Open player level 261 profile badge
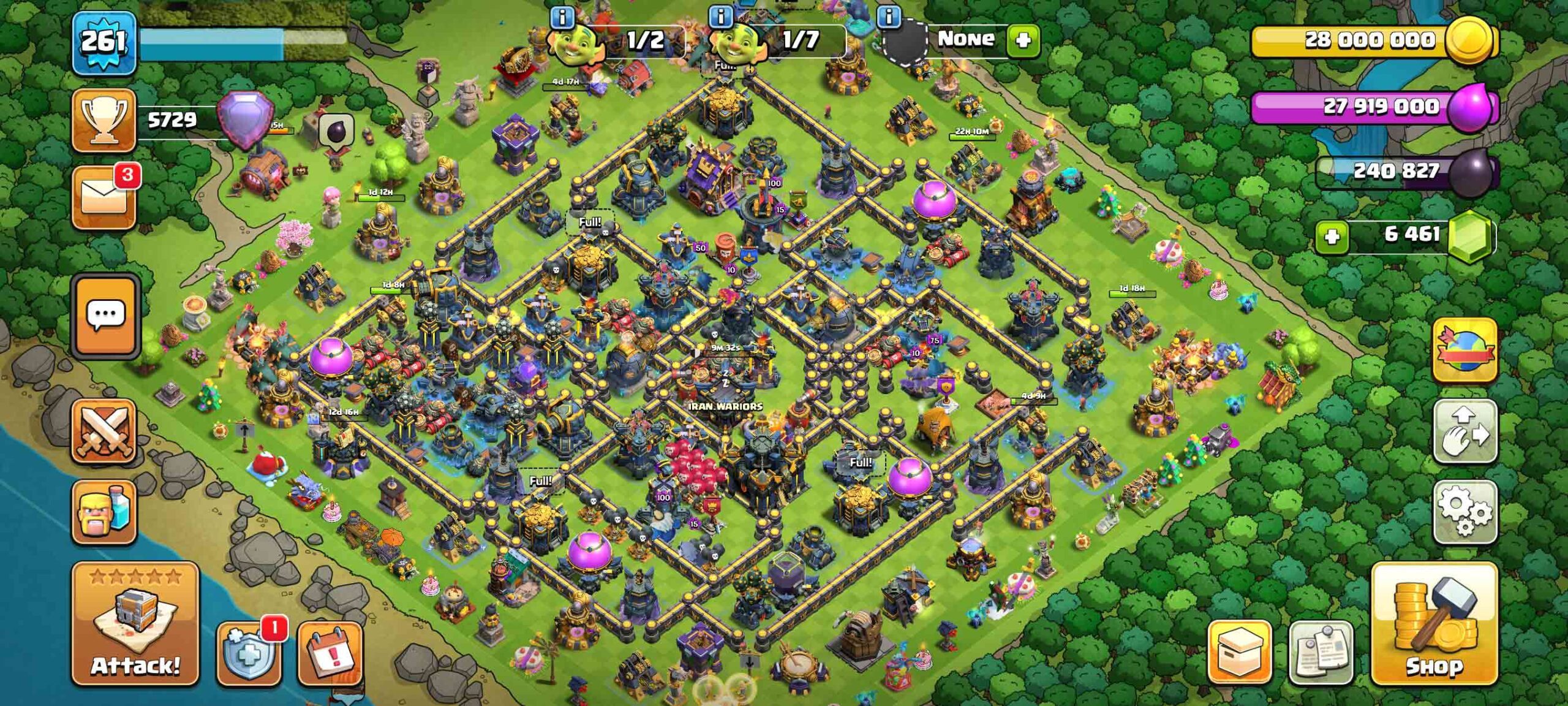The height and width of the screenshot is (706, 1568). 104,43
